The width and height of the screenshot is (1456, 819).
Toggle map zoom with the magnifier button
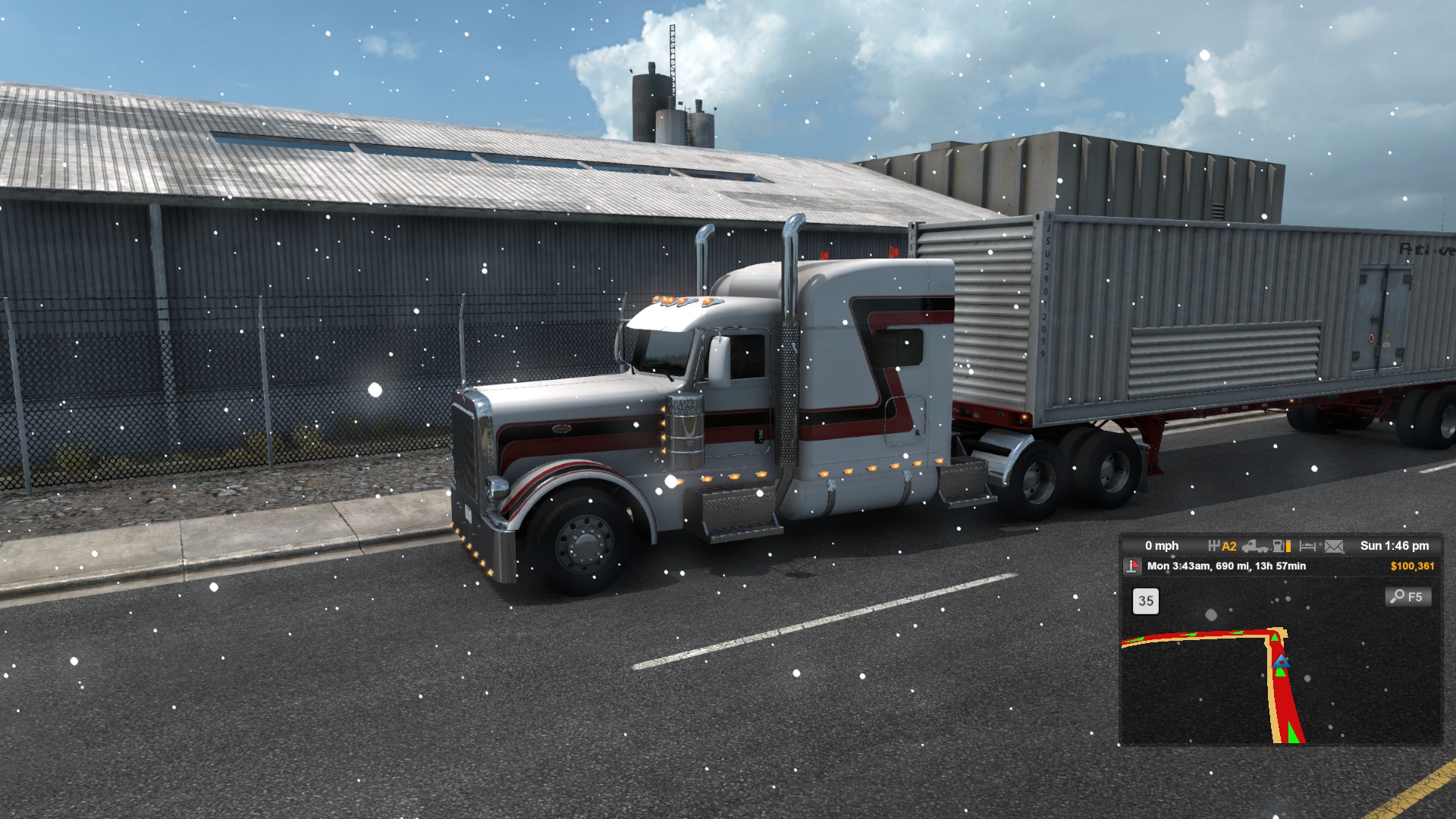click(x=1408, y=597)
